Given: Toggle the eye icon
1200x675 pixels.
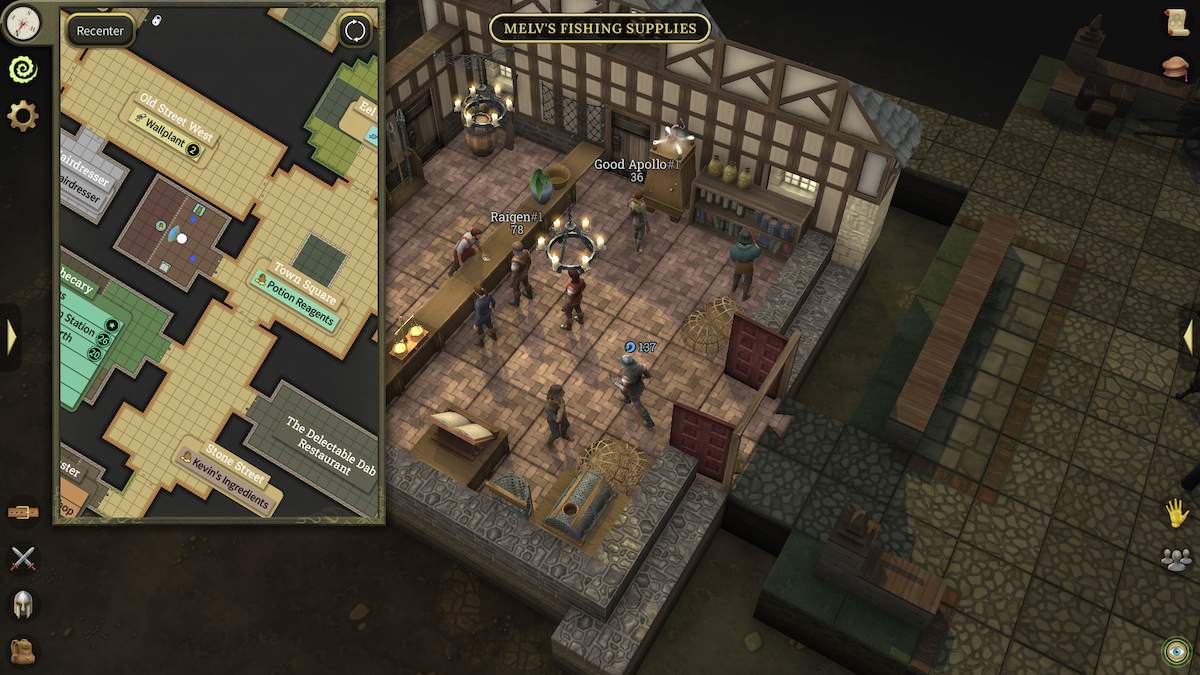Looking at the screenshot, I should [1177, 651].
